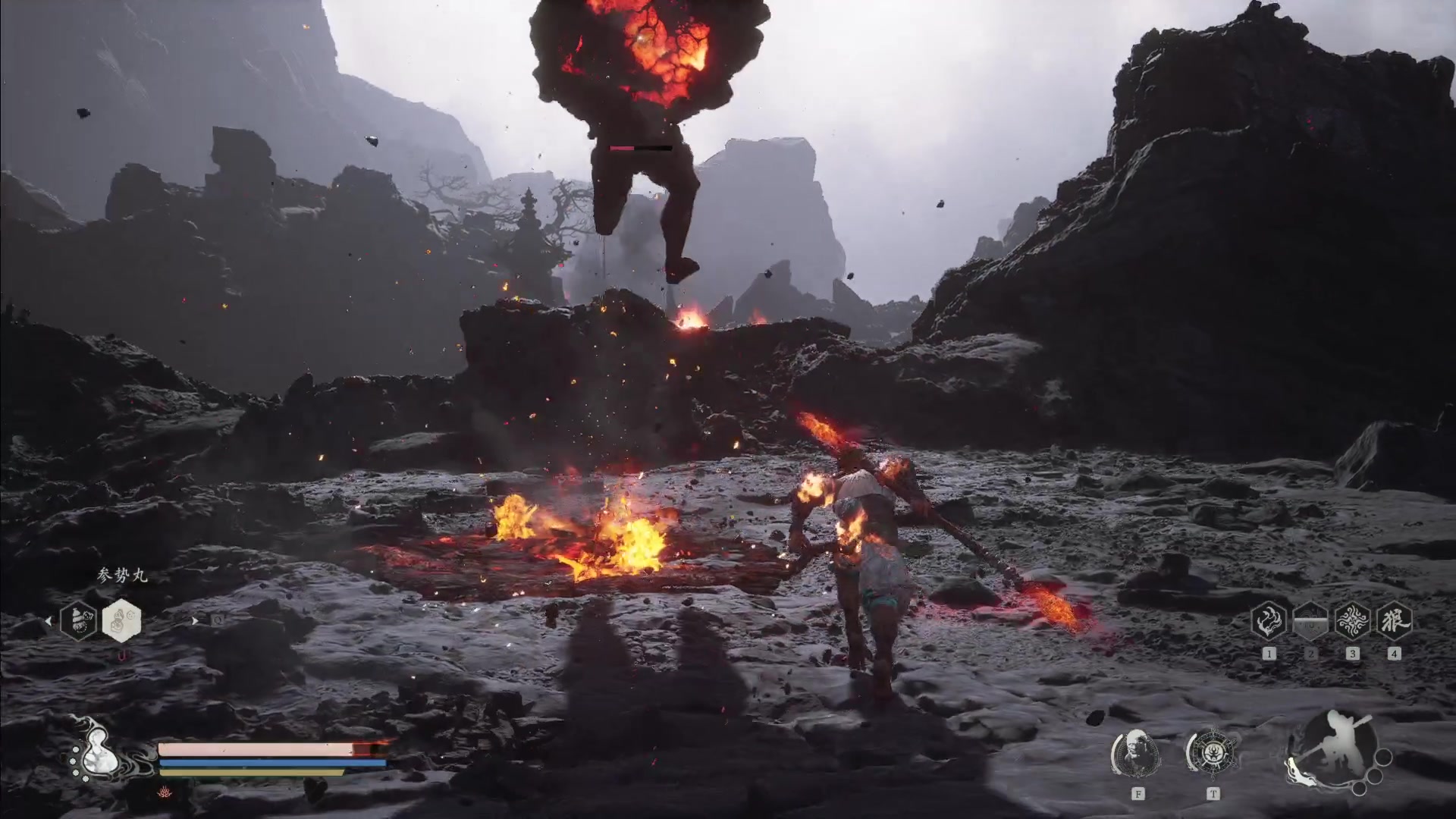The height and width of the screenshot is (819, 1456).
Task: Activate the flame swirl spell in slot 1
Action: pyautogui.click(x=1269, y=622)
